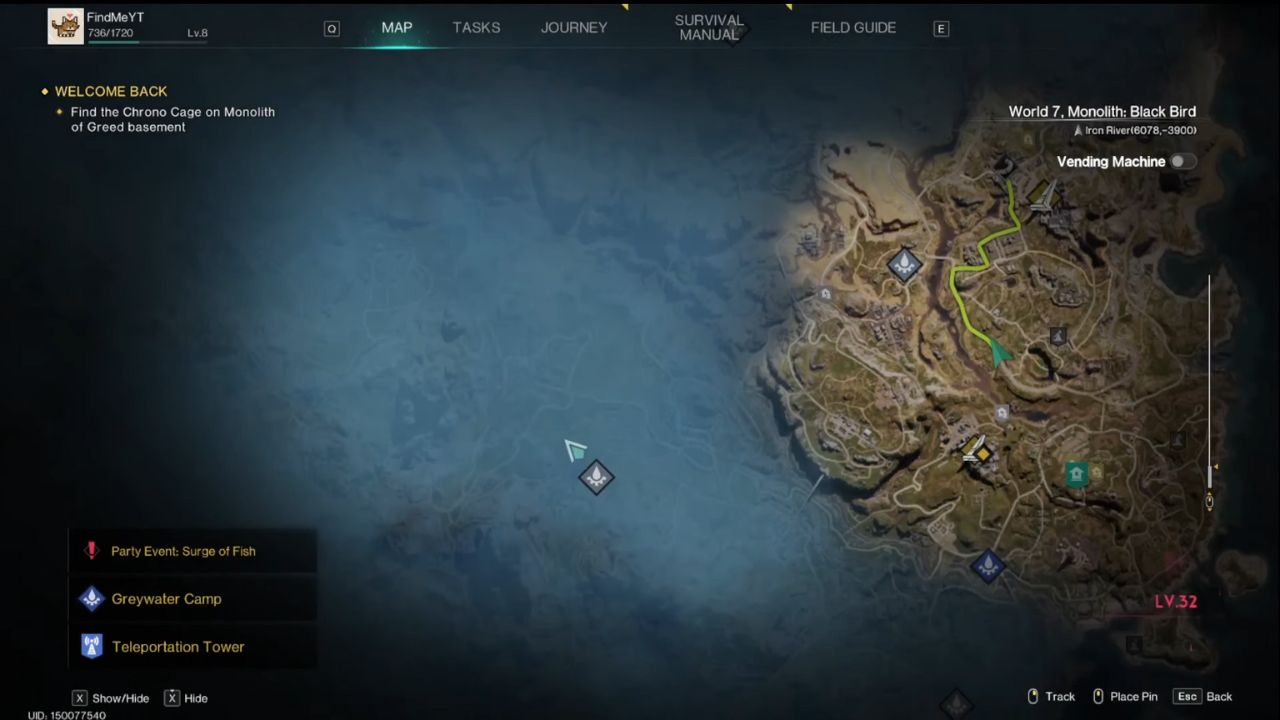Select Place Pin at the bottom
This screenshot has height=720, width=1280.
click(x=1133, y=696)
